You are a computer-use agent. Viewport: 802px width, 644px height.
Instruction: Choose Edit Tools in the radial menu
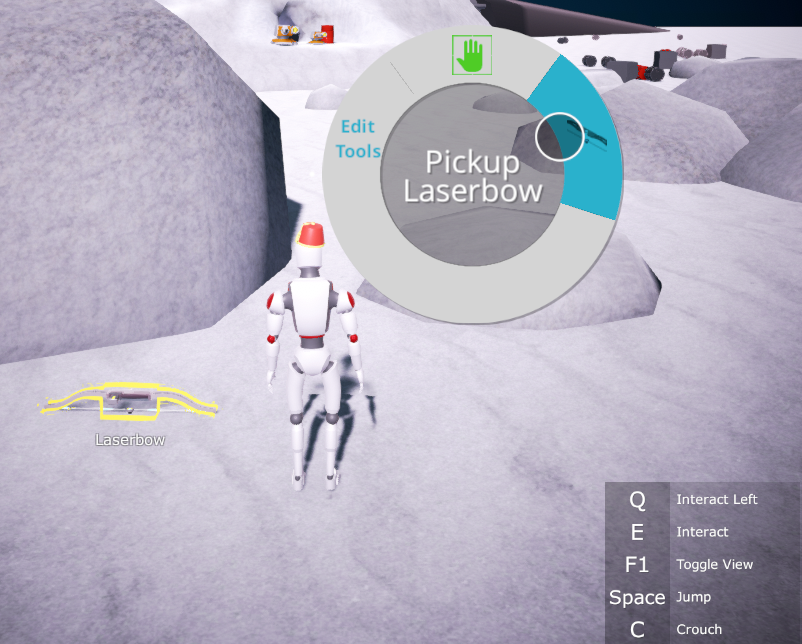coord(357,139)
